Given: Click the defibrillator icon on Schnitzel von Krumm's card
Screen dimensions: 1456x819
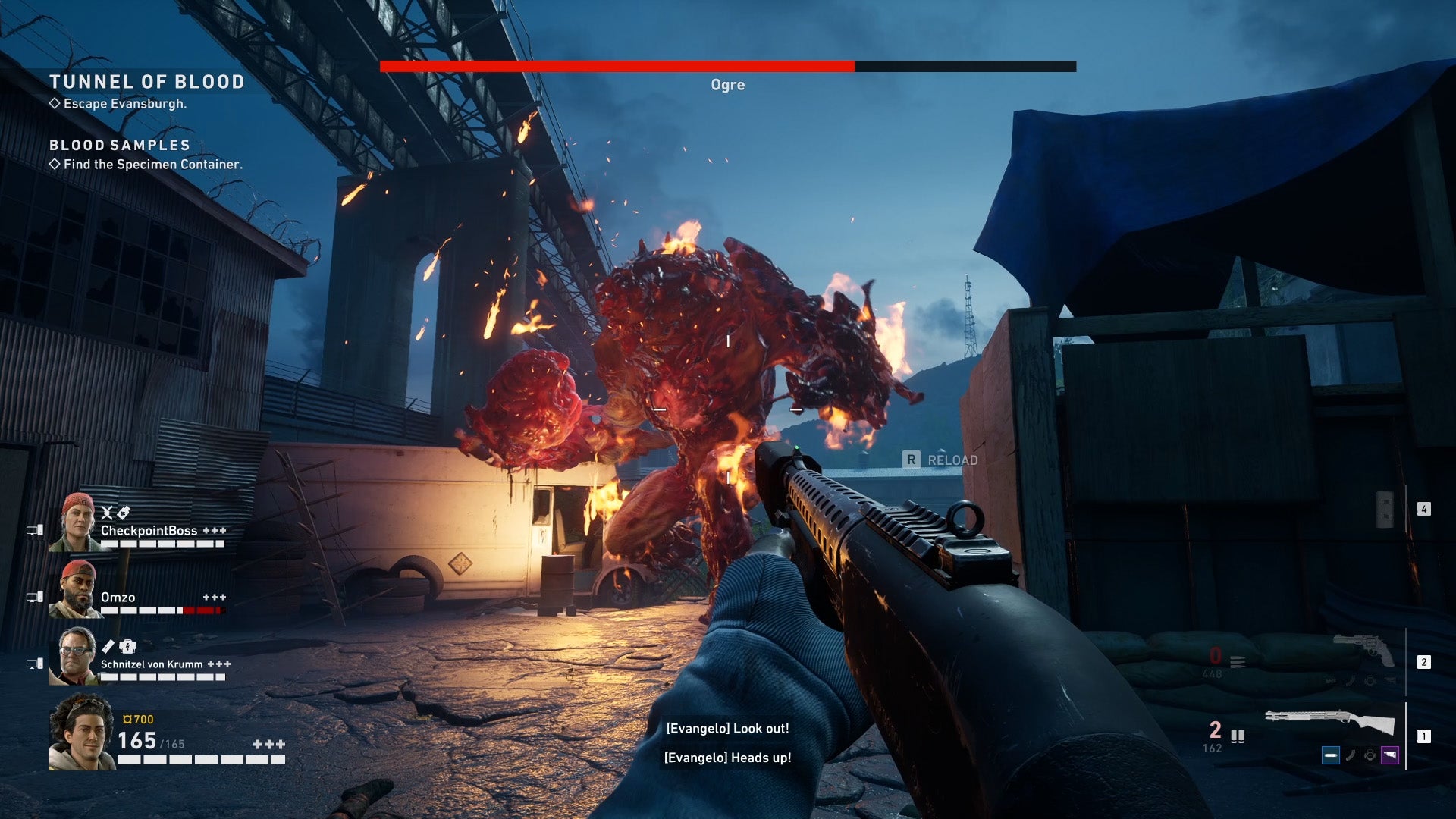Looking at the screenshot, I should click(x=127, y=647).
